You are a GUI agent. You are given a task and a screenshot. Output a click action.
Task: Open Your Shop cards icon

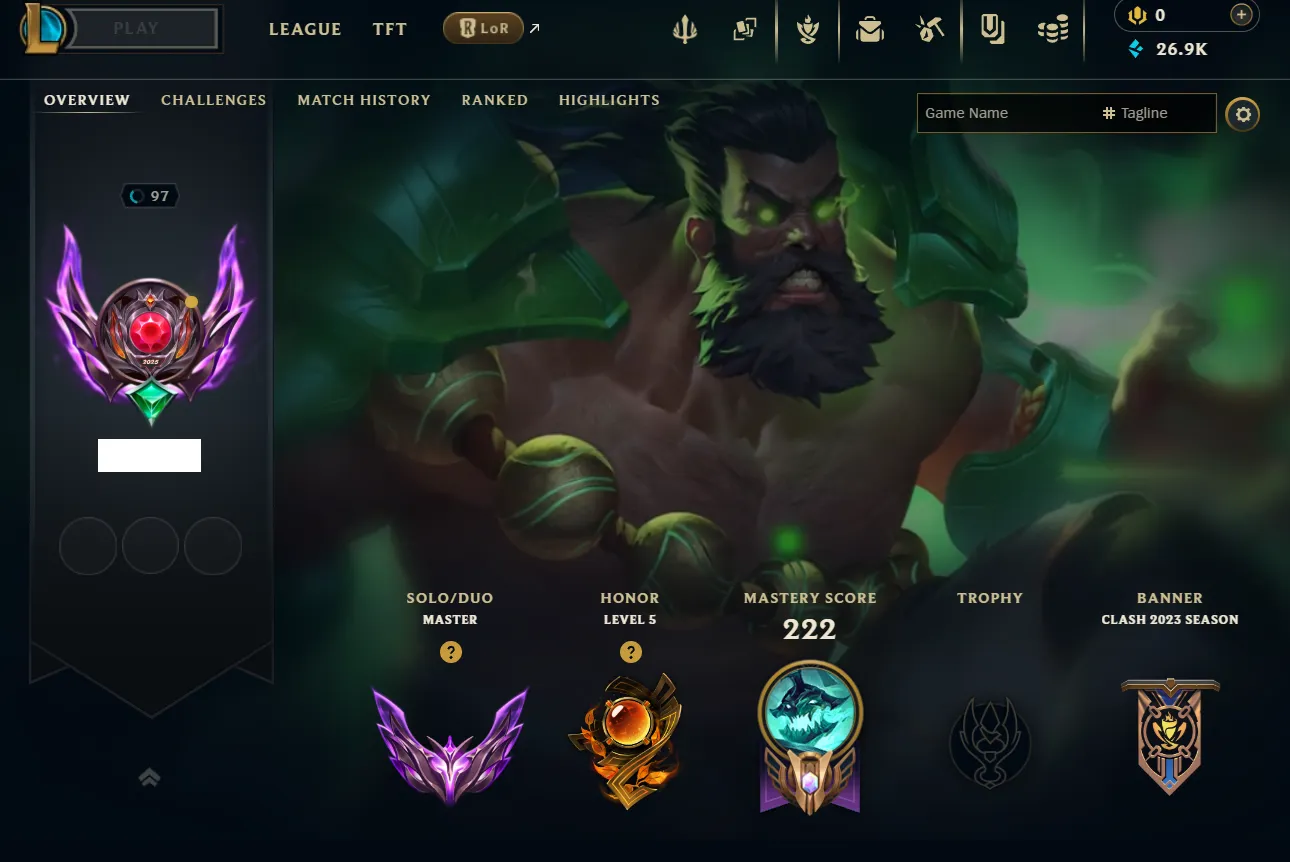coord(744,28)
